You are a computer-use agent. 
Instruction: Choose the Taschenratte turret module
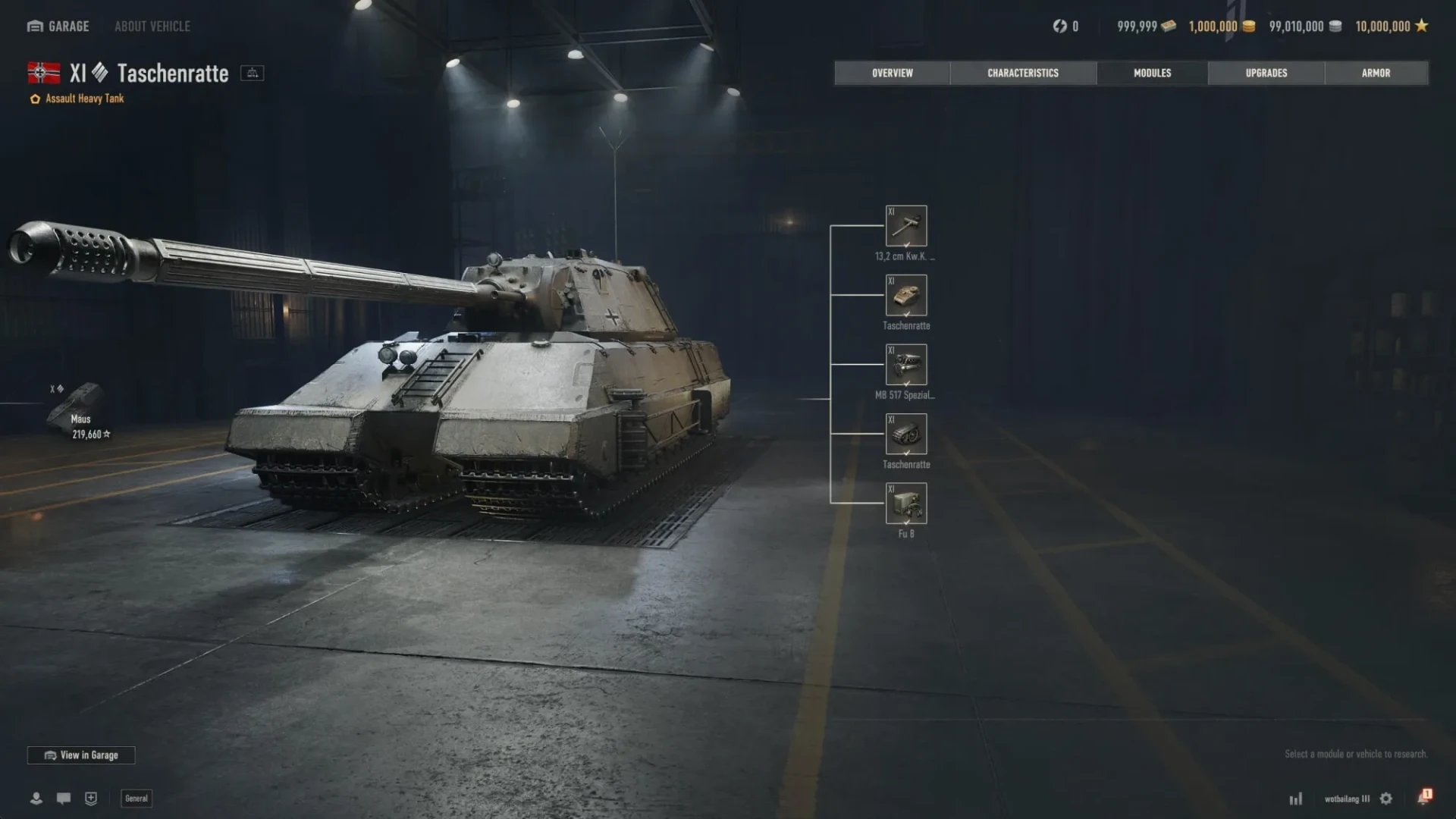(906, 296)
